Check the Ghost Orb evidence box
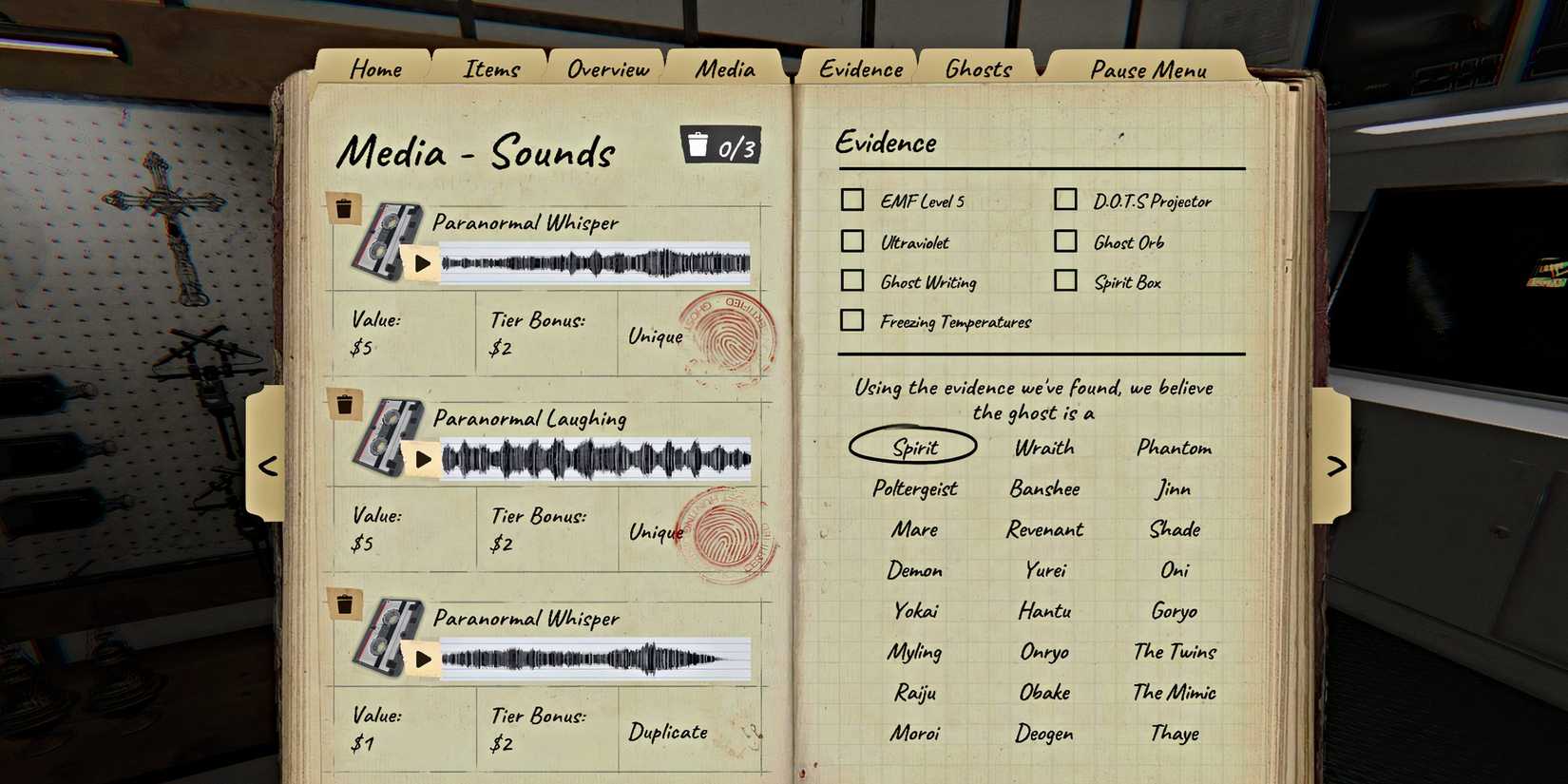 [x=1064, y=239]
